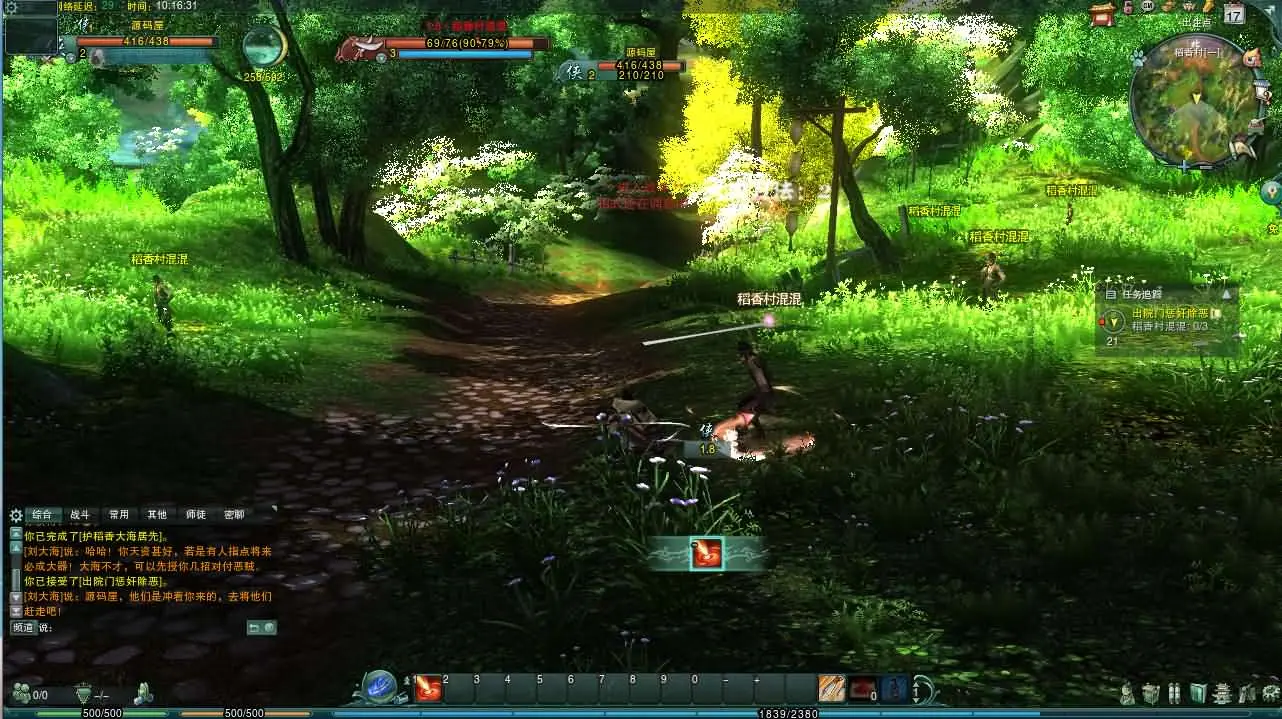Select the 出院门惩奸除恶 quest in the tracker
Image resolution: width=1282 pixels, height=719 pixels.
click(x=1170, y=313)
